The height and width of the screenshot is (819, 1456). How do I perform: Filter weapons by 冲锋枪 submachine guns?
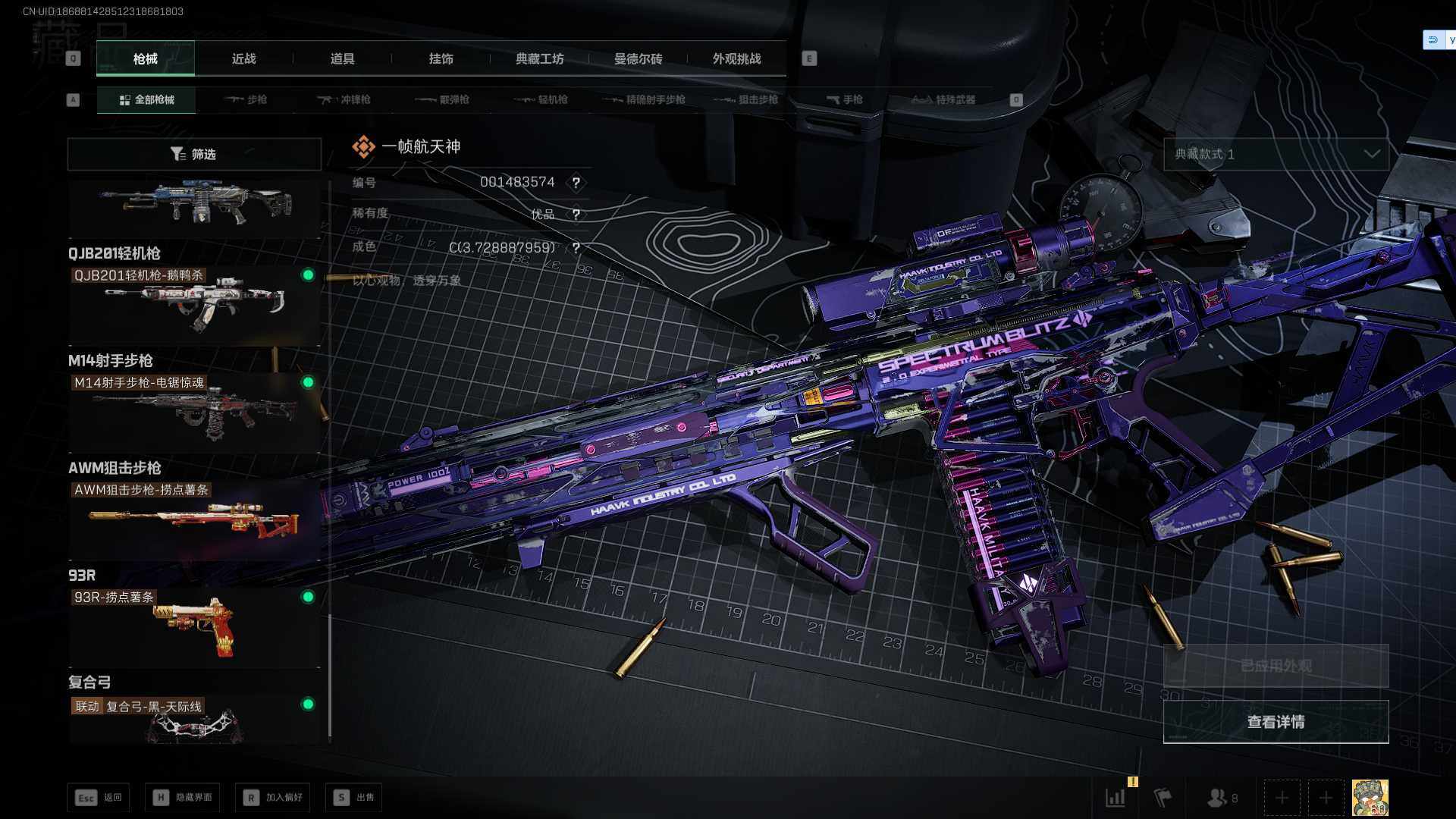point(344,100)
